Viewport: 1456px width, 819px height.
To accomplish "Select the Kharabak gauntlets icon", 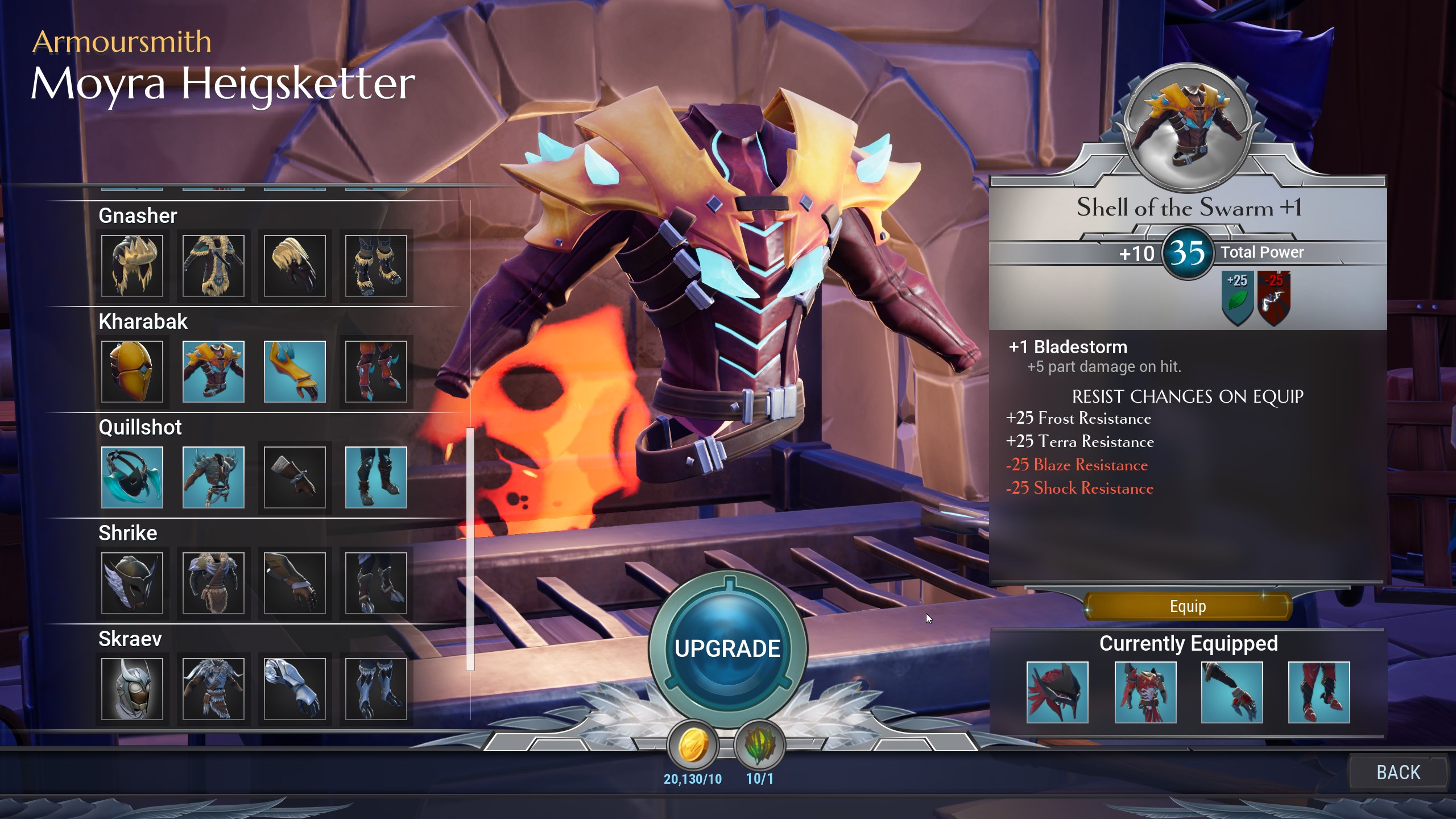I will click(294, 371).
